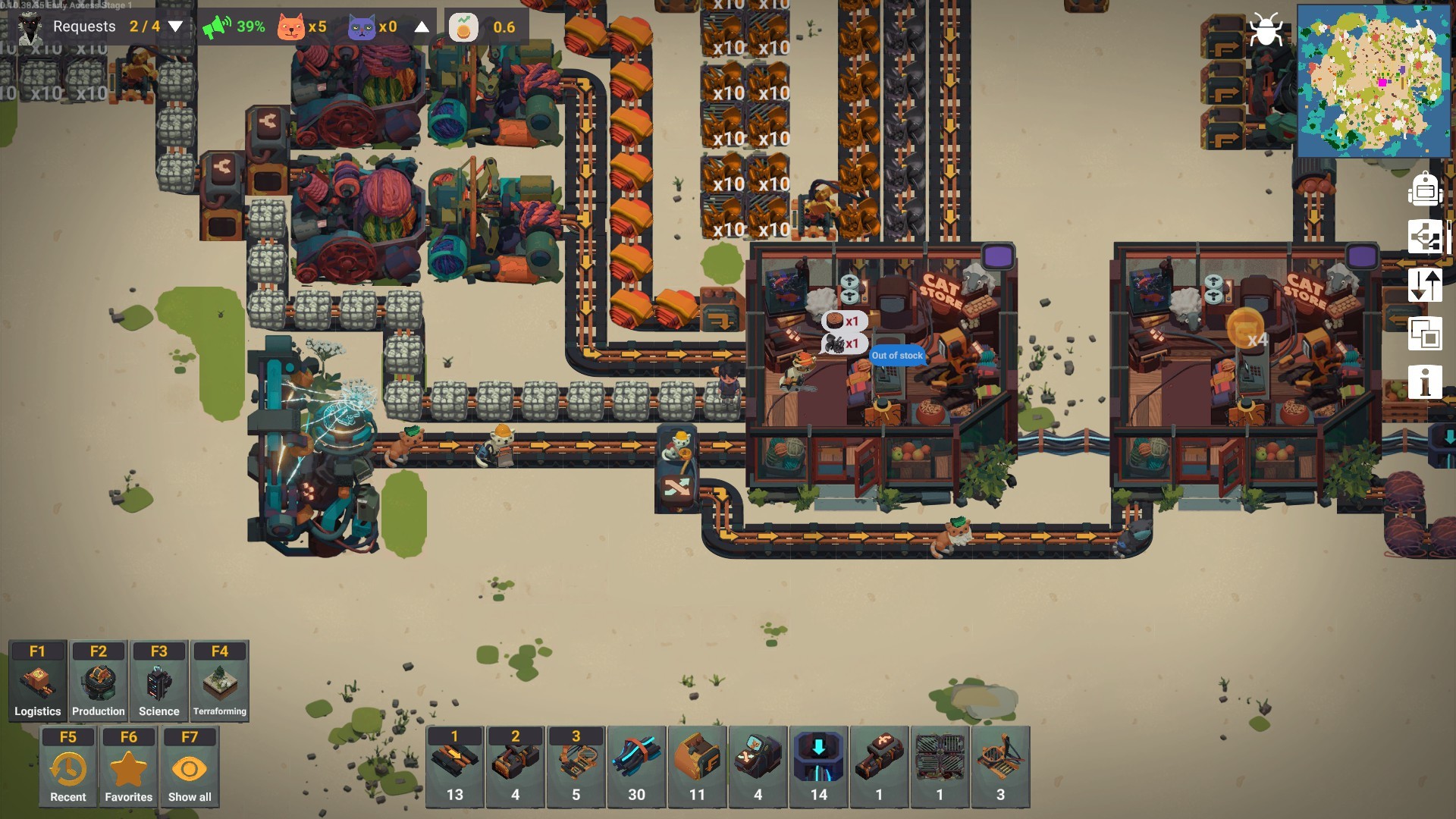Select the Terraforming build category

(220, 681)
